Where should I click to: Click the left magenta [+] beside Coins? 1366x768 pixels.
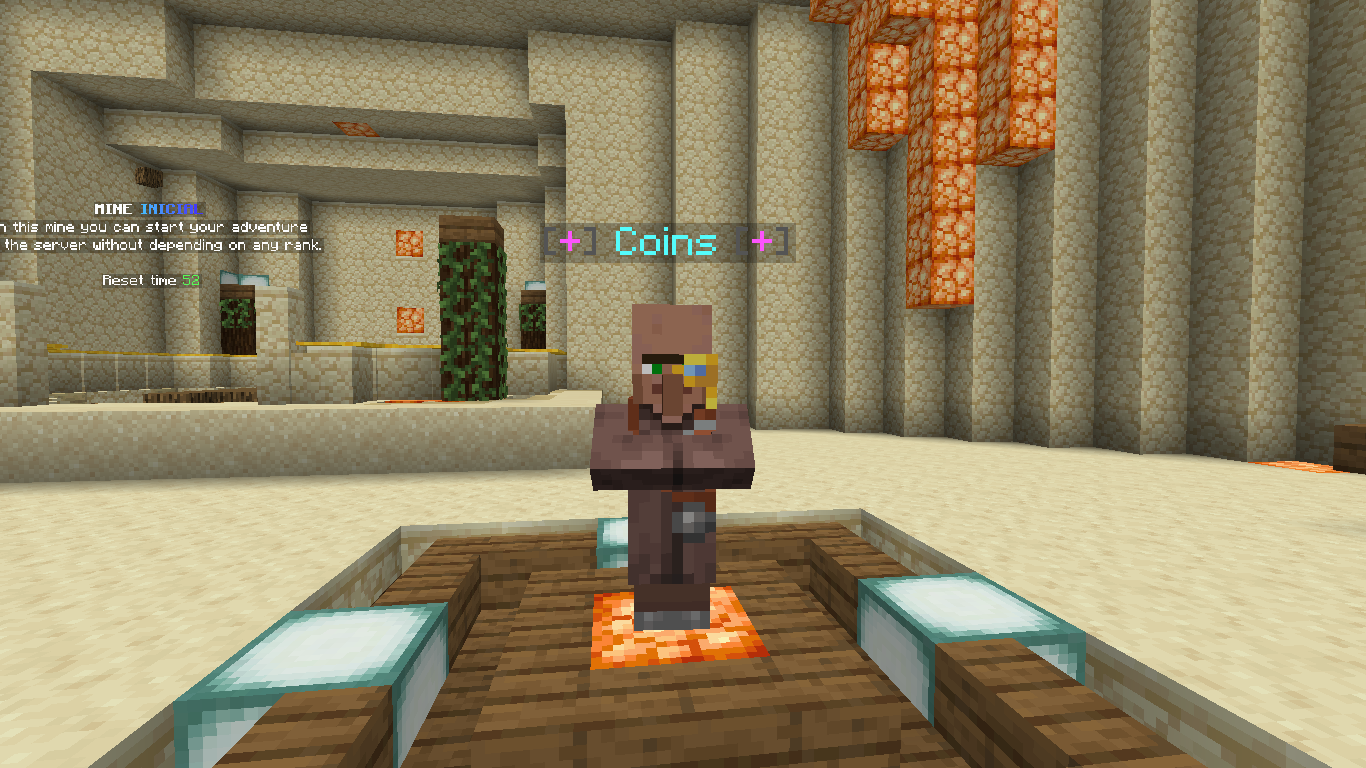[x=568, y=241]
